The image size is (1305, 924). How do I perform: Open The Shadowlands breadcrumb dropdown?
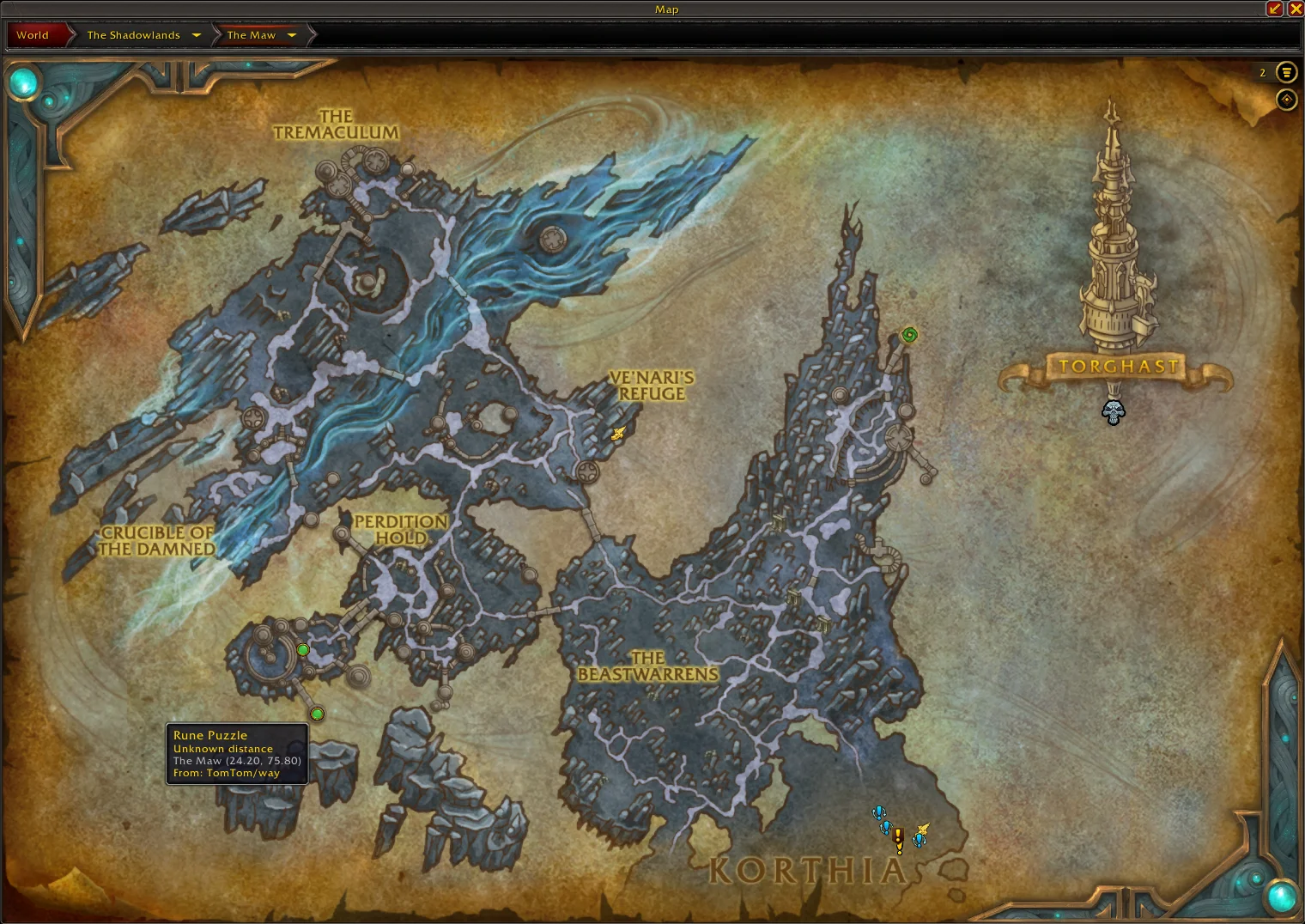coord(197,35)
